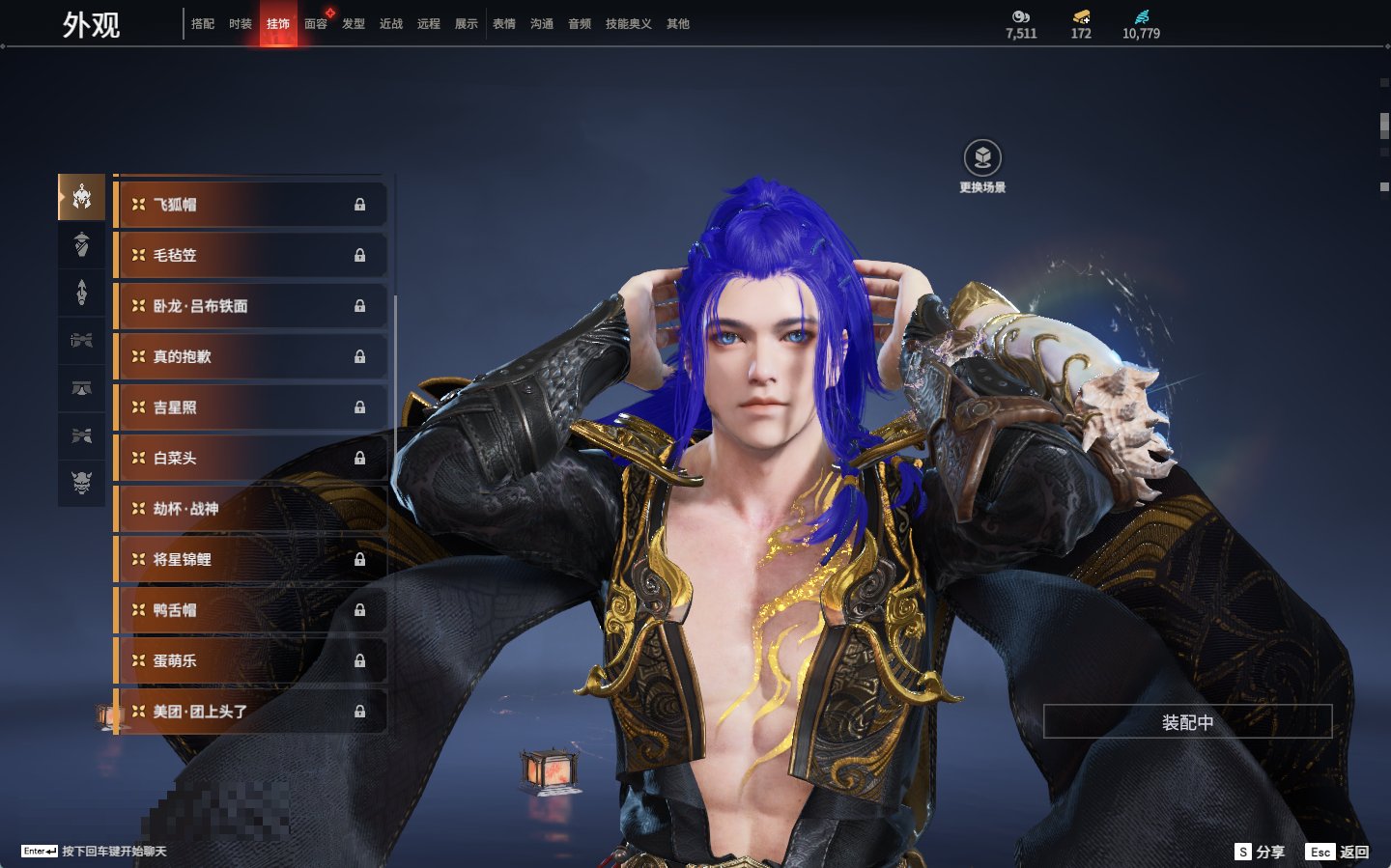Switch to the 搭配 tab

(x=203, y=24)
